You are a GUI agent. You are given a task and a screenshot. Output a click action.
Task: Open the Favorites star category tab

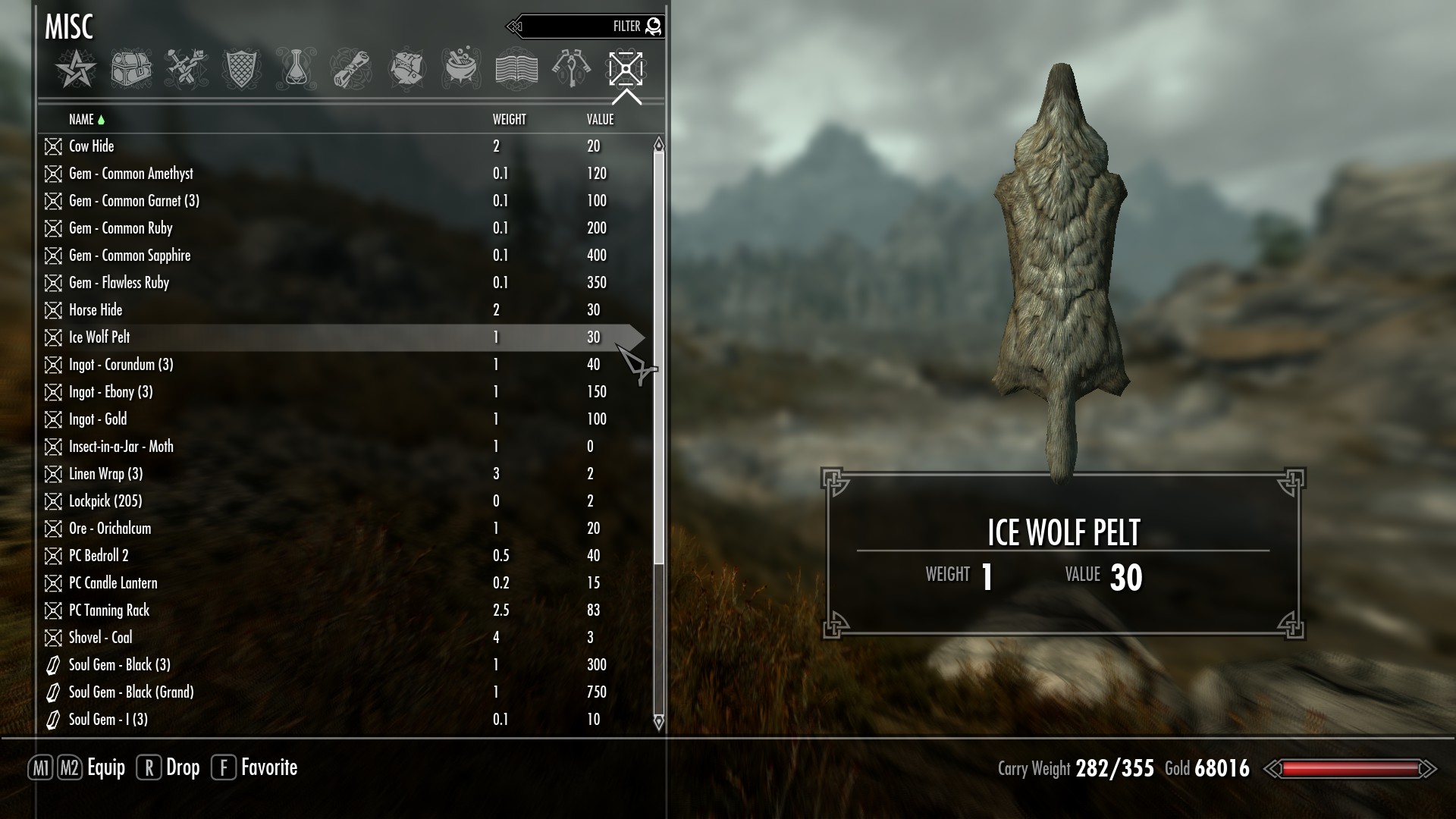click(x=76, y=70)
